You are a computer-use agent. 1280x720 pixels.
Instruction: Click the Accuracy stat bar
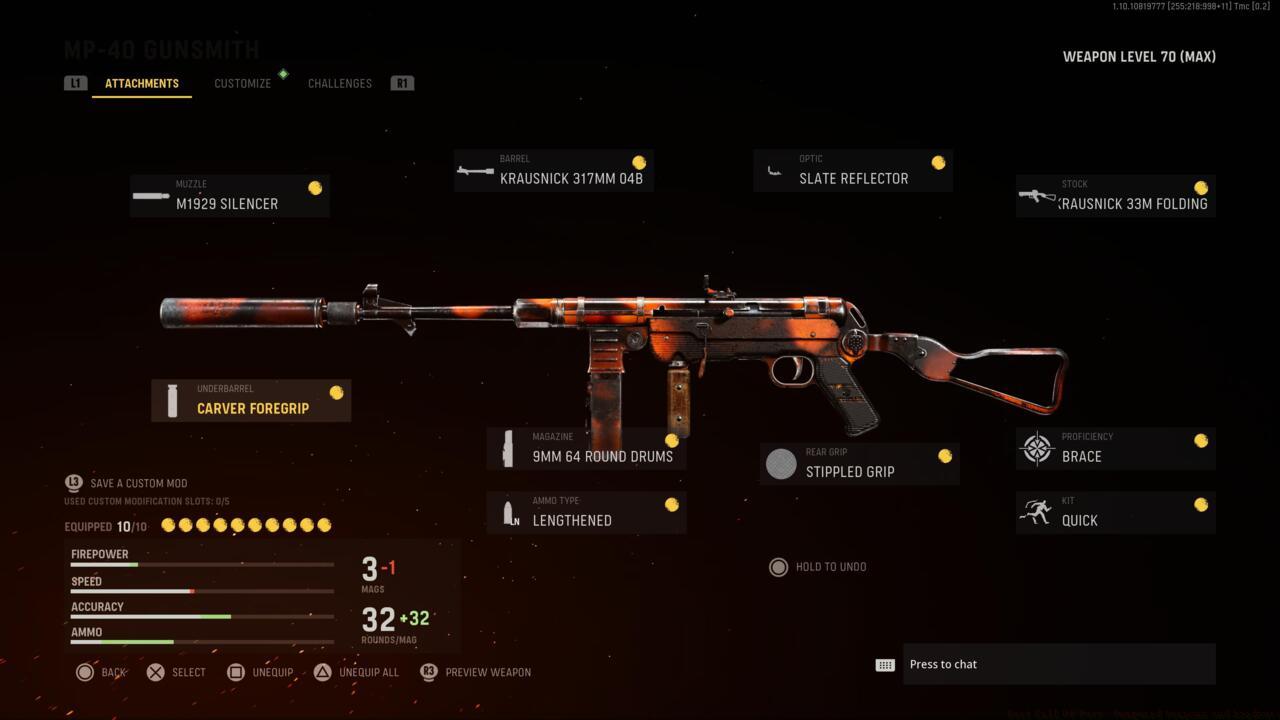coord(200,616)
